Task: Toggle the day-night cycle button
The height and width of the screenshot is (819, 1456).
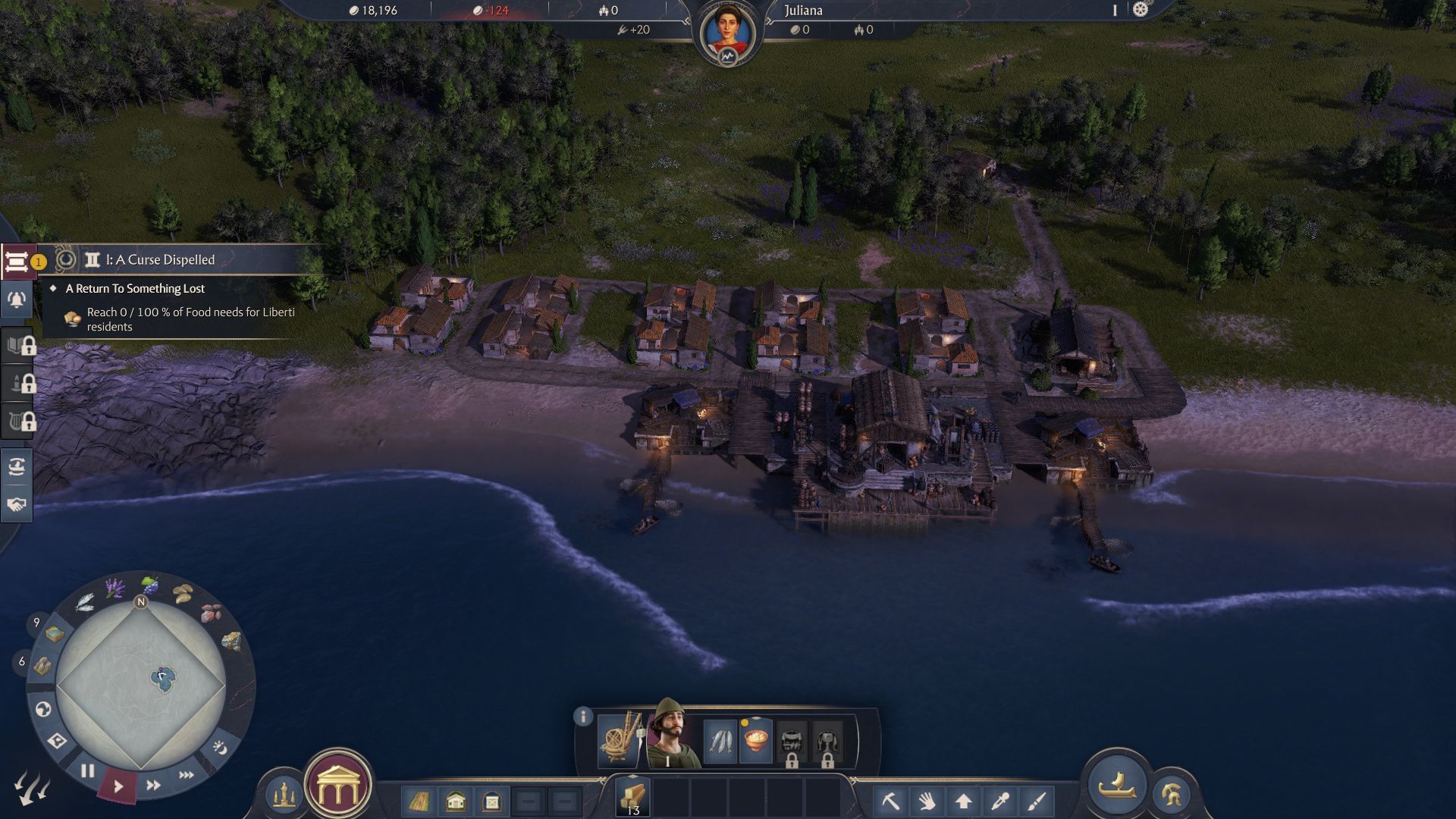Action: [220, 748]
